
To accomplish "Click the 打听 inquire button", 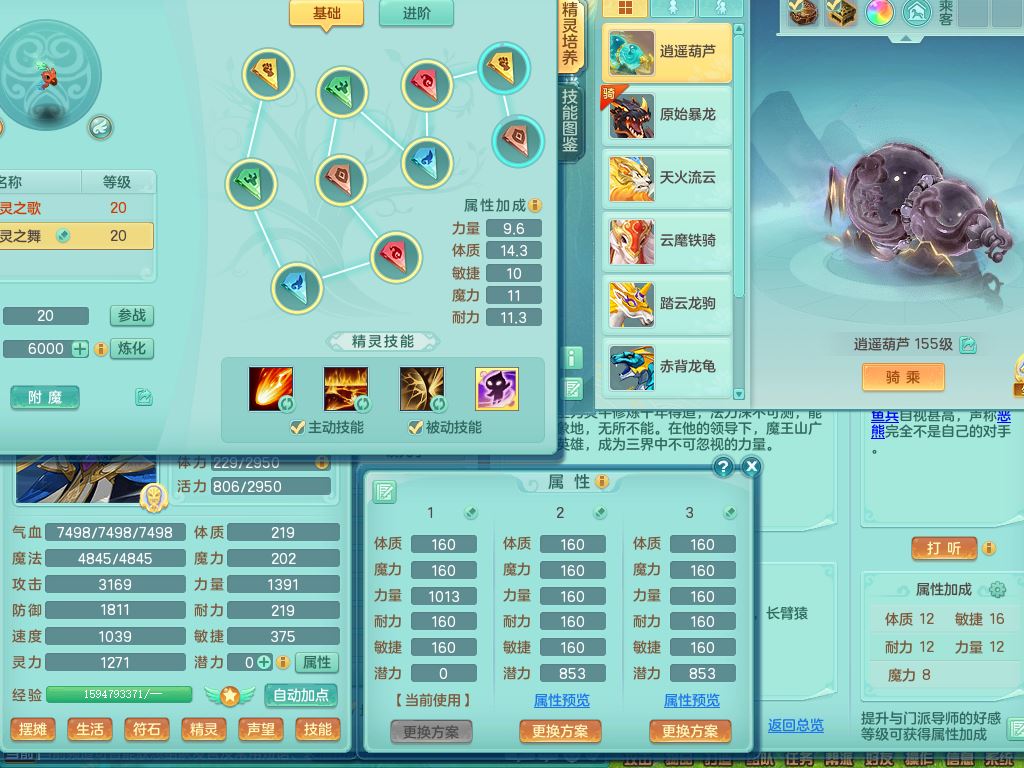I will (944, 548).
